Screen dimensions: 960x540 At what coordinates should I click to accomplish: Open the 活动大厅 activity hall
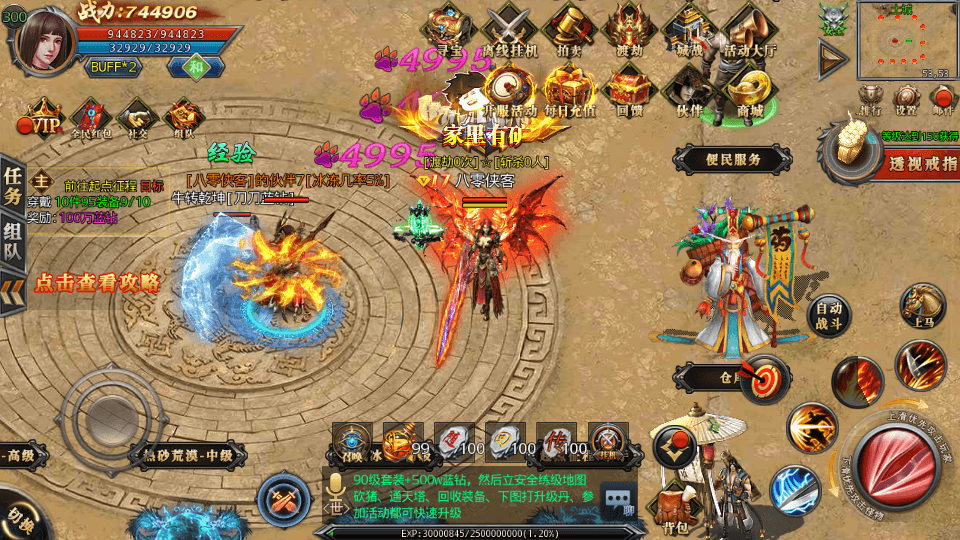(x=751, y=30)
